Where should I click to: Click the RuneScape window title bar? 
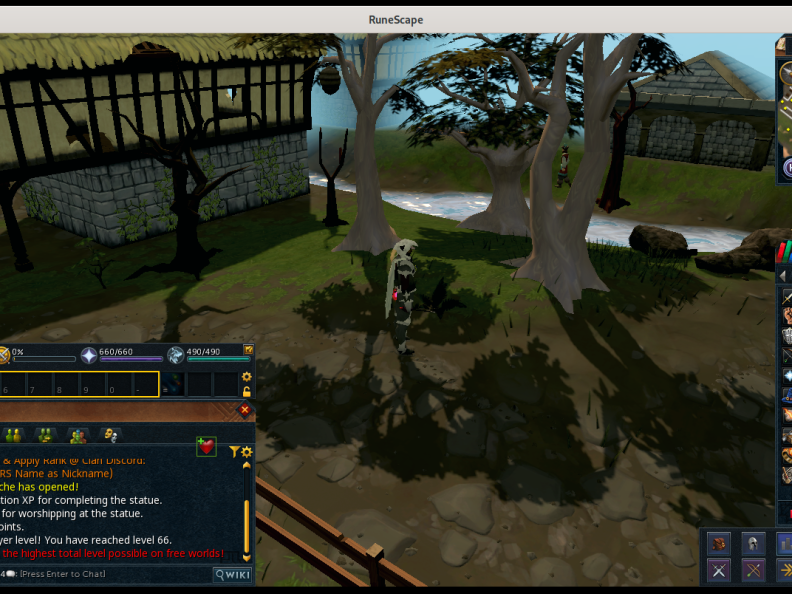click(396, 19)
